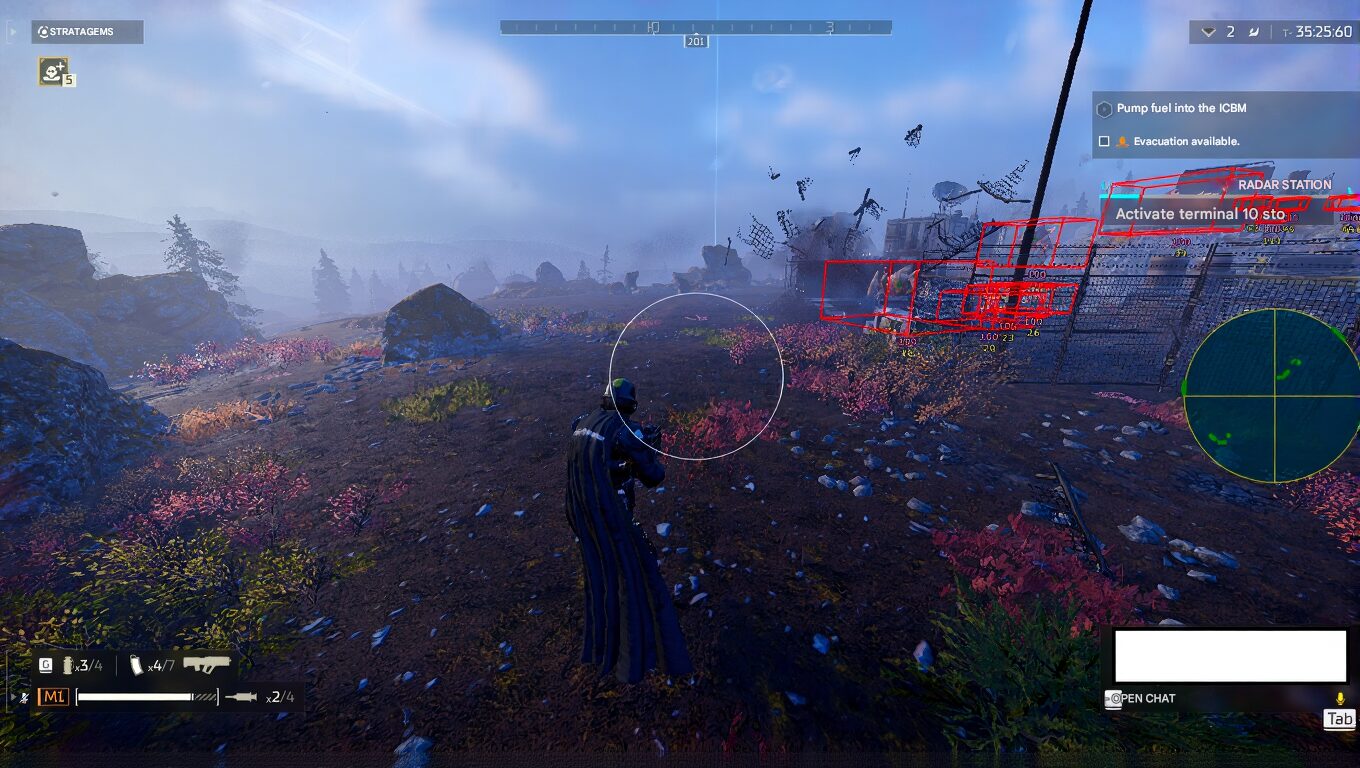
Task: Select the Reinforce stratagem skull icon
Action: (53, 71)
